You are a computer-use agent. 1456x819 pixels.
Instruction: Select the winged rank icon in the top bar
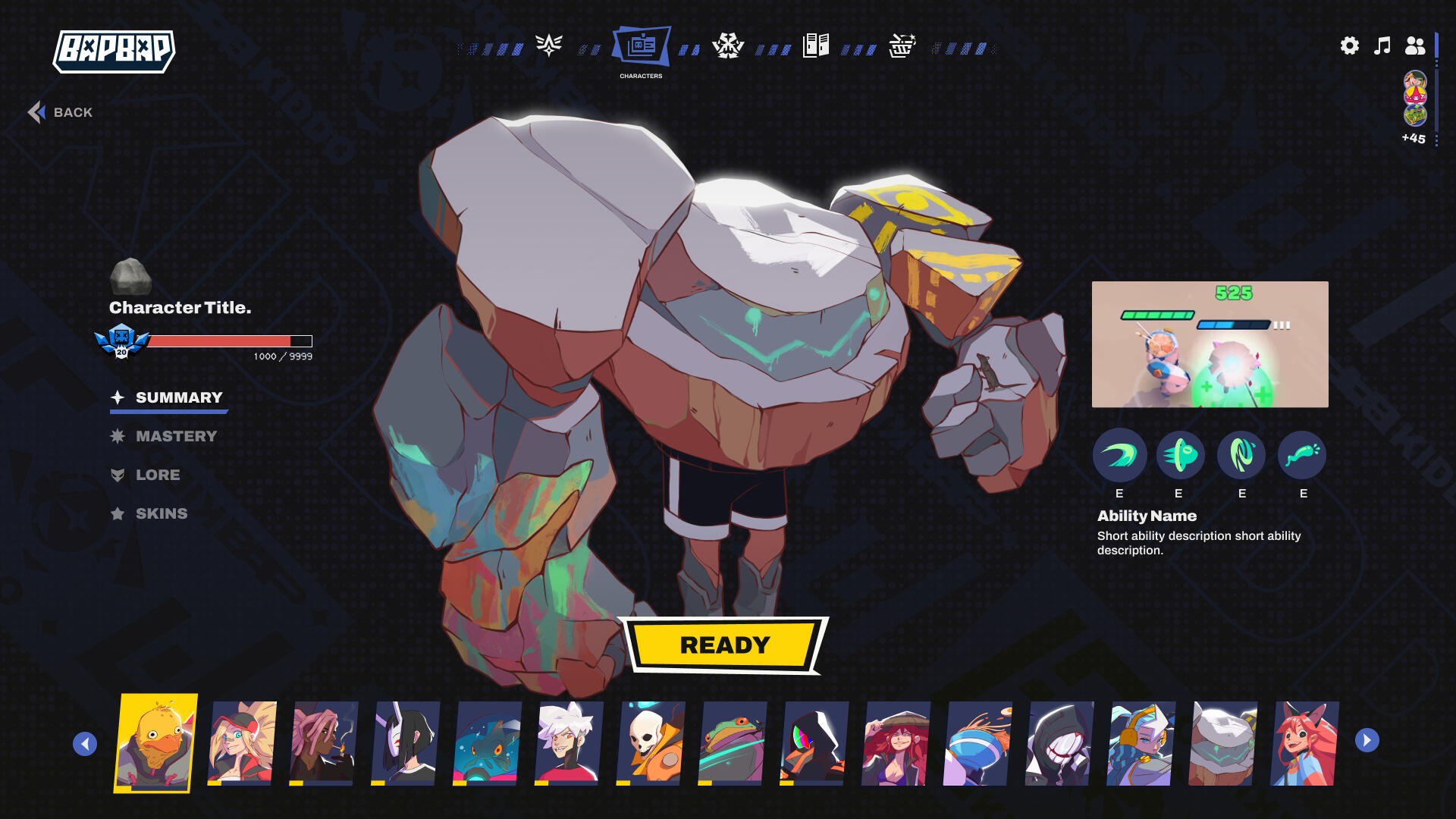click(x=548, y=45)
